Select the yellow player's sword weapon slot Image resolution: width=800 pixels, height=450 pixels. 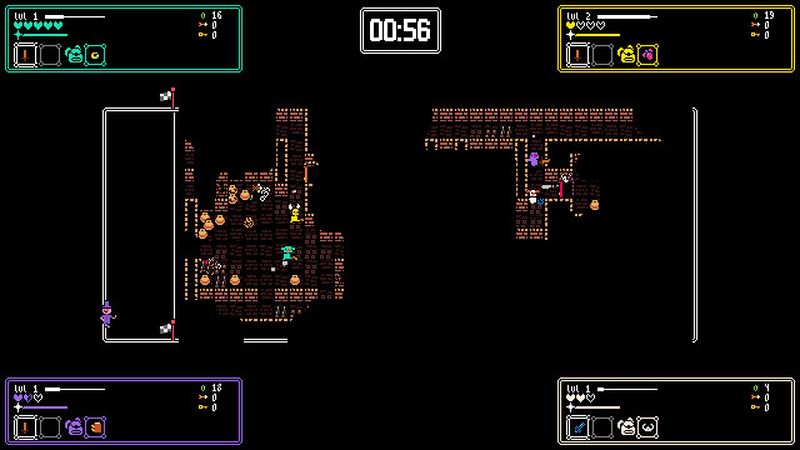tap(578, 55)
